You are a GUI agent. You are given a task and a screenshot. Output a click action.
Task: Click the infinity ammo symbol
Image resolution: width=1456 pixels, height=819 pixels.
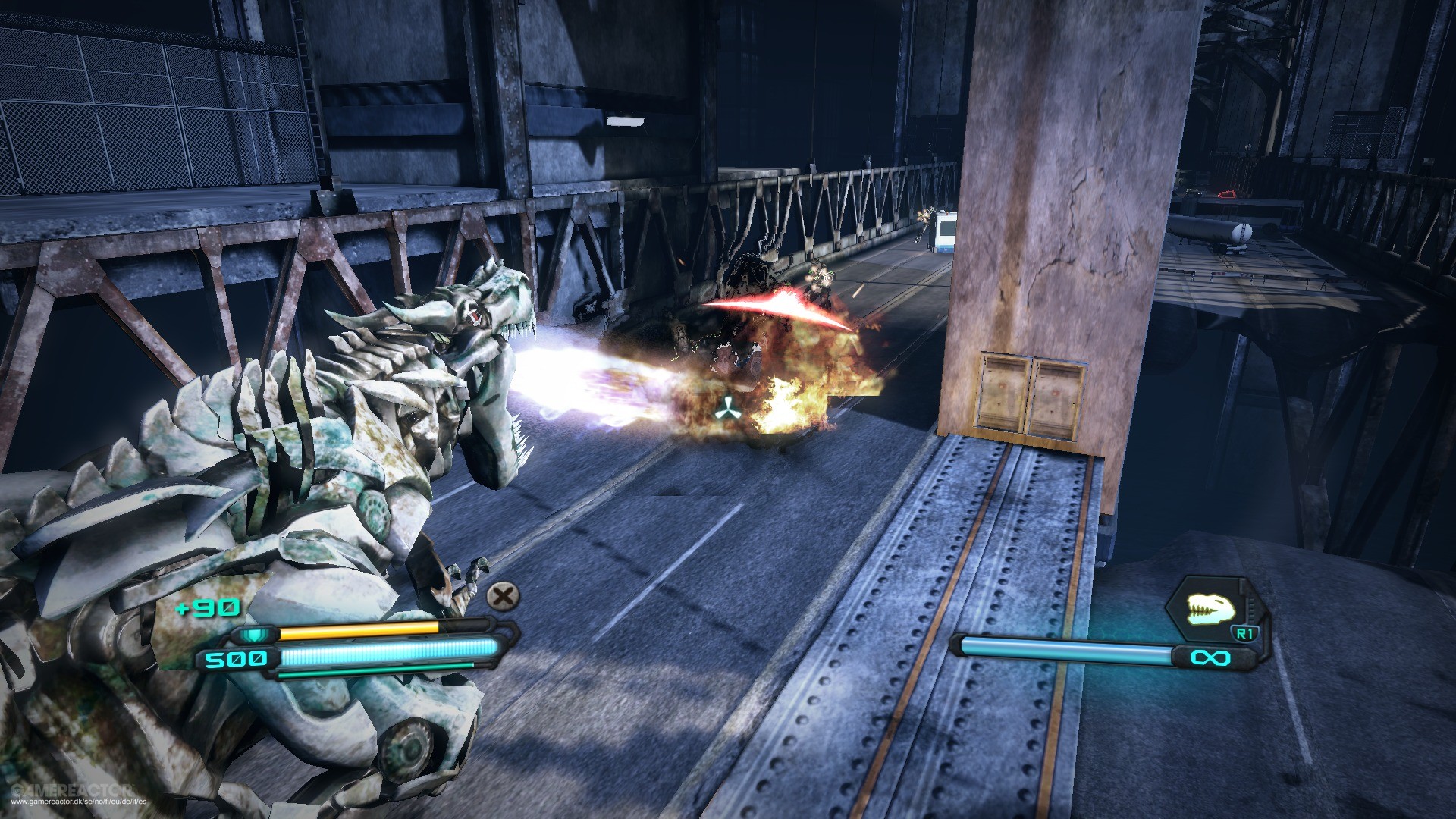pyautogui.click(x=1210, y=657)
